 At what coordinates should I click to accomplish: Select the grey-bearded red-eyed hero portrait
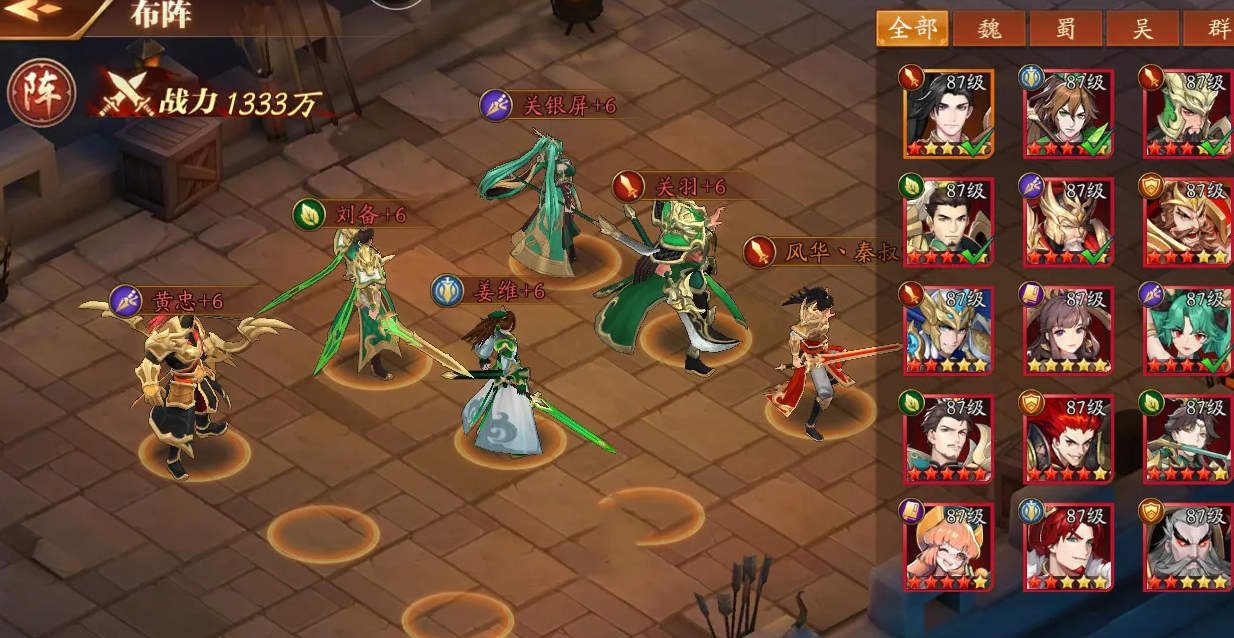tap(1187, 546)
